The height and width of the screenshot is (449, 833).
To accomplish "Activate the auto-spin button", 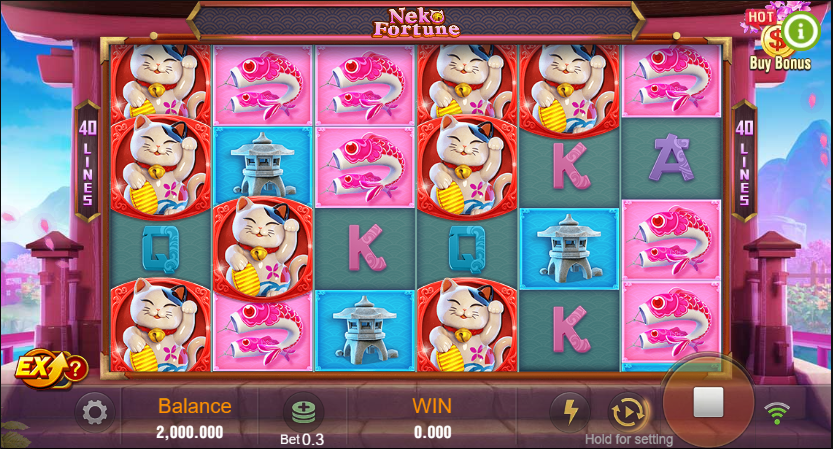I will click(626, 411).
